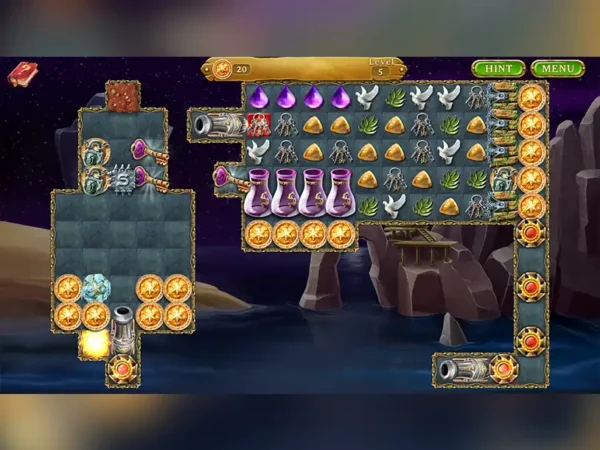Open the red book icon

[x=22, y=74]
